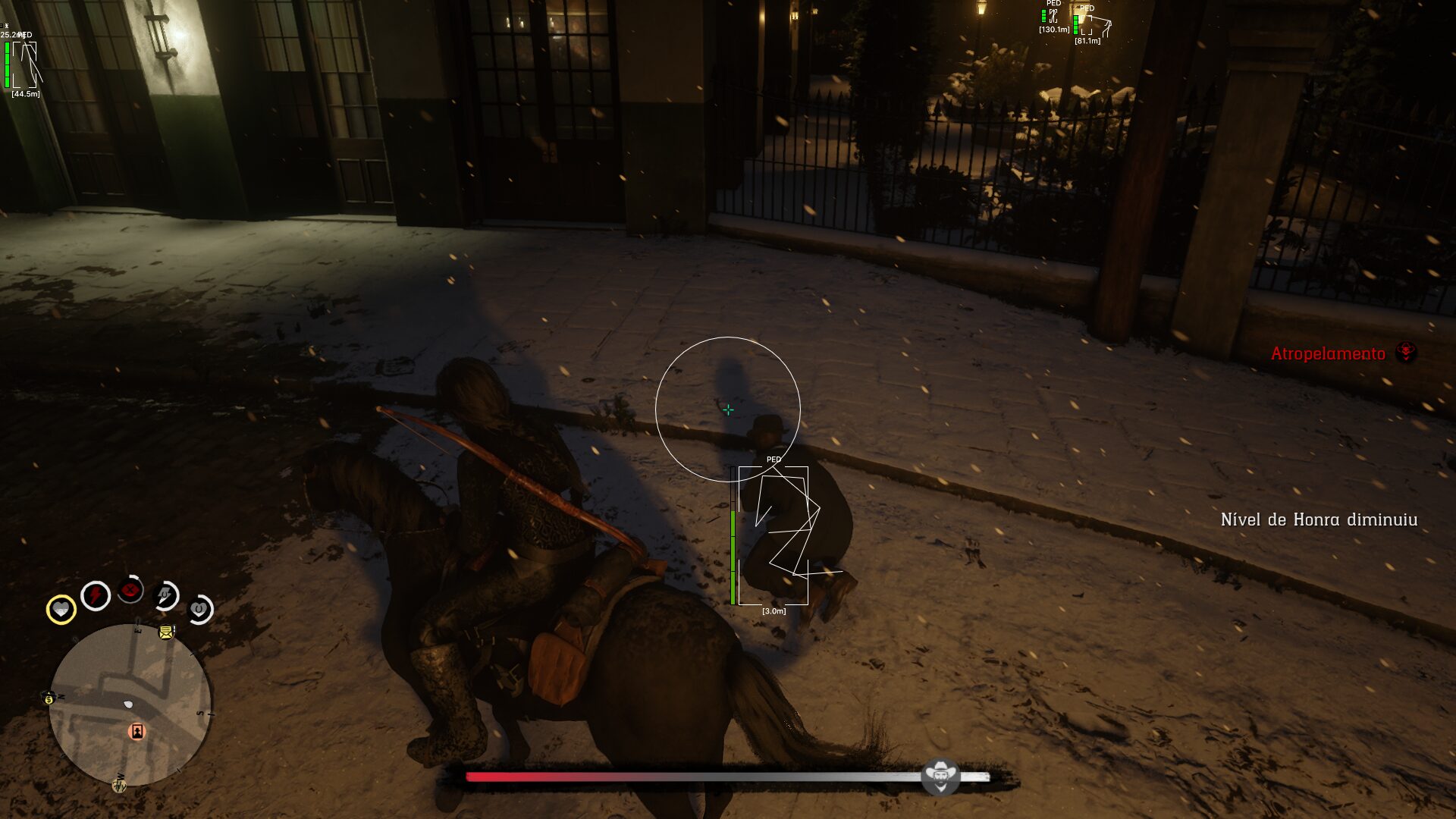Click the yellow-ringed health core heart icon

click(61, 609)
